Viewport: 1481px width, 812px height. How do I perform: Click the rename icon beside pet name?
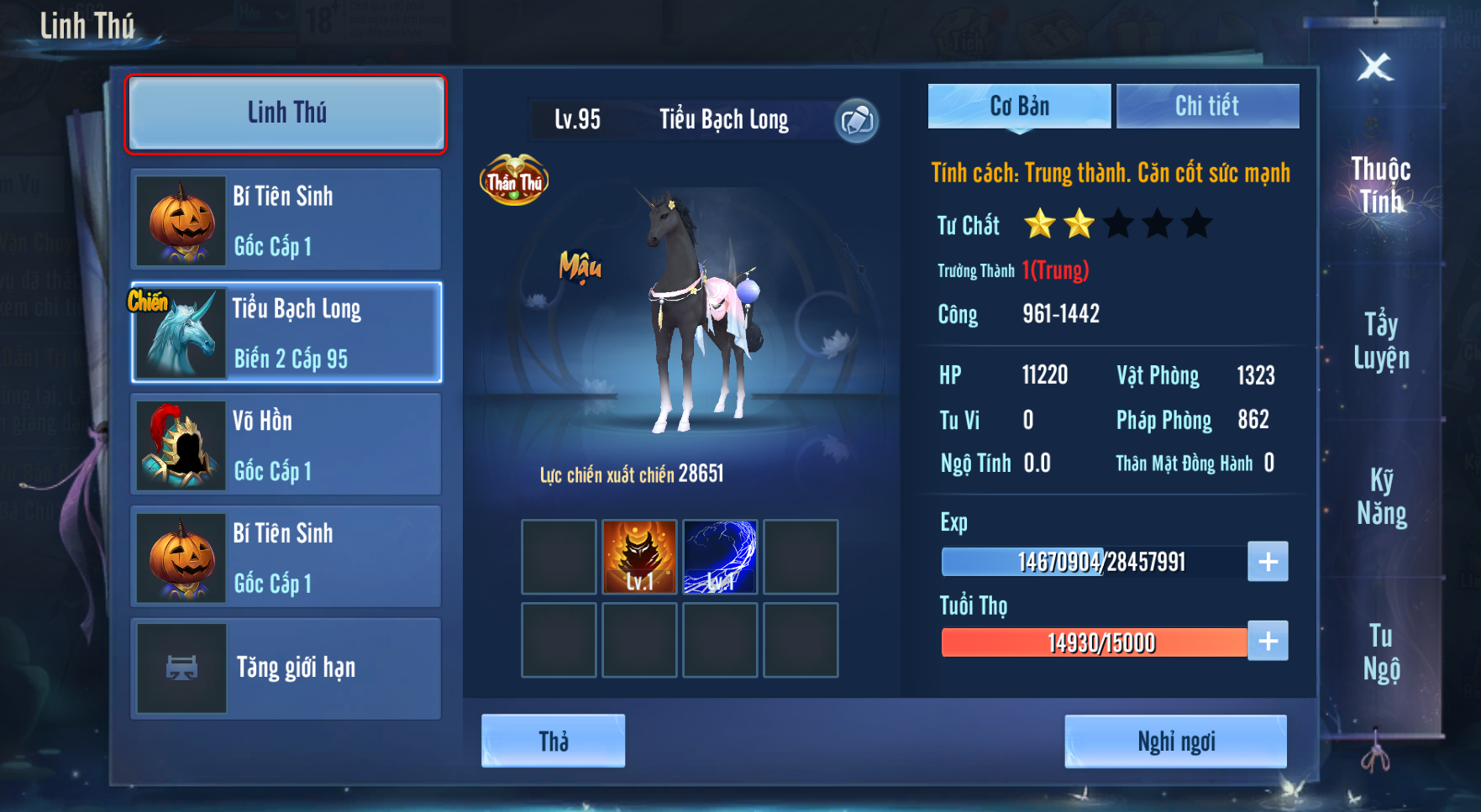pyautogui.click(x=856, y=121)
